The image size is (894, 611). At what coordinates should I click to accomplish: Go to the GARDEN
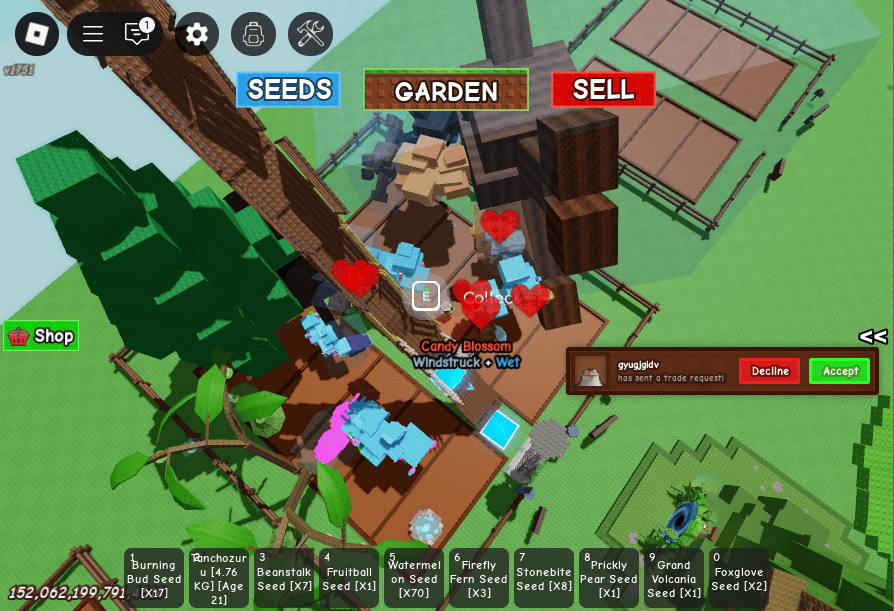click(x=446, y=90)
